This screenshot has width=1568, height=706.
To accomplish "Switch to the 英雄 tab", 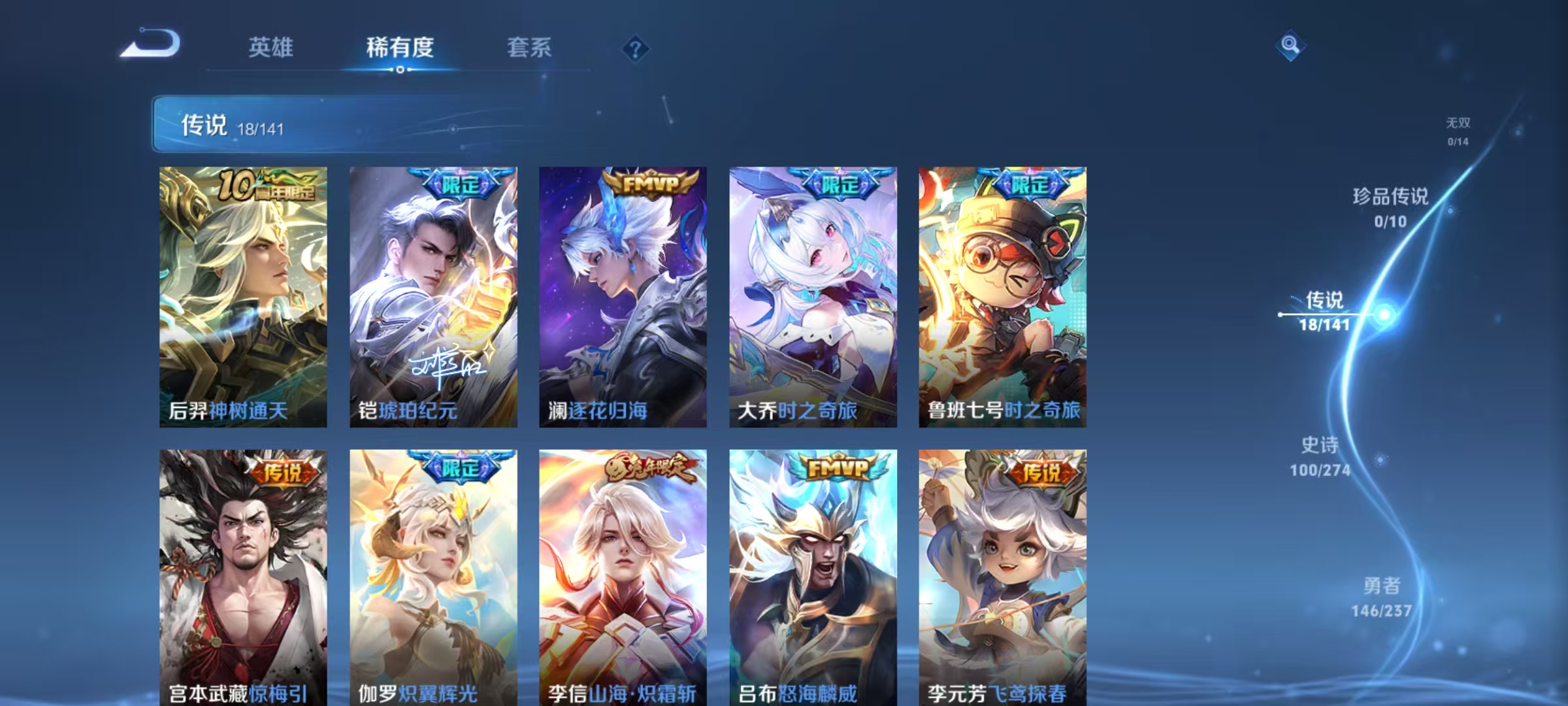I will click(x=272, y=47).
